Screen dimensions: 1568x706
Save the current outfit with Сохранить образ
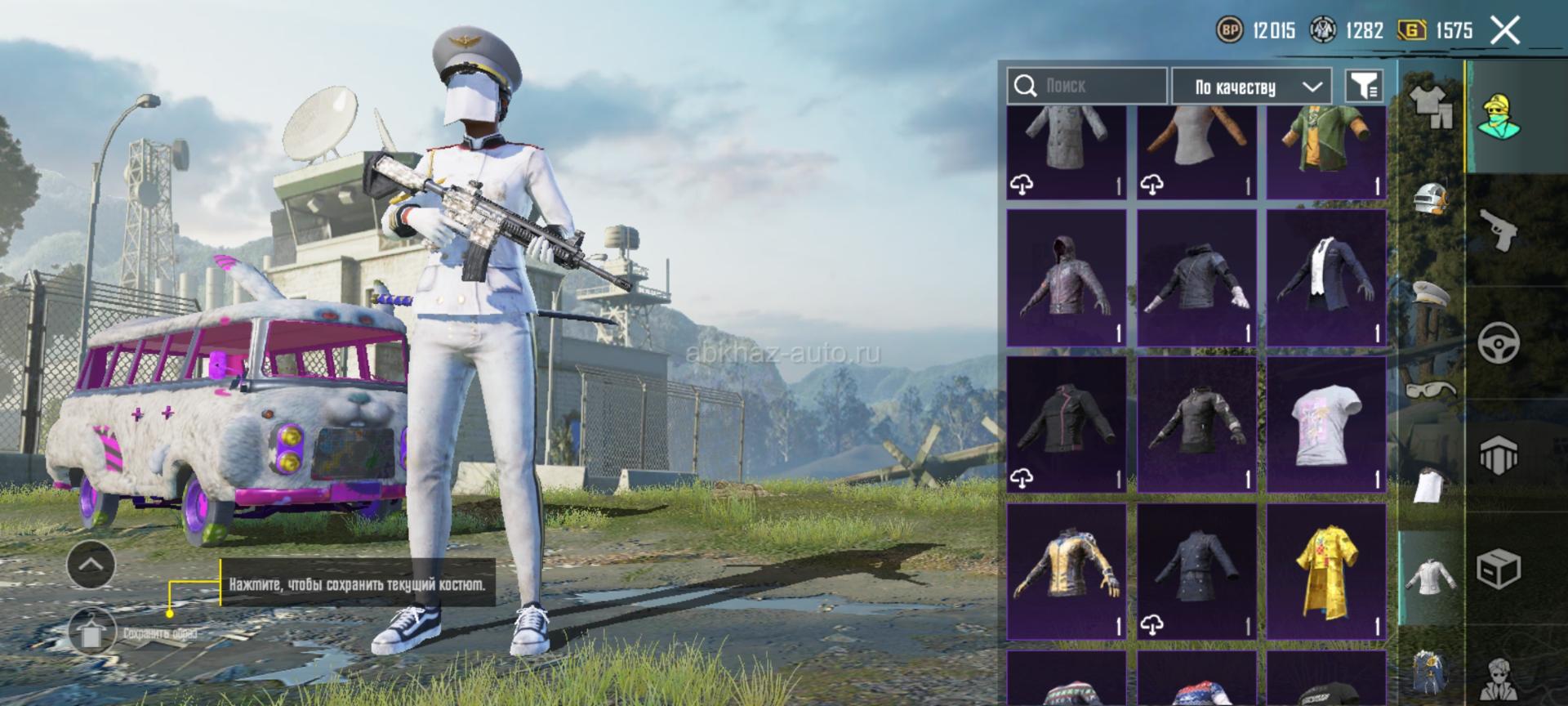[91, 632]
